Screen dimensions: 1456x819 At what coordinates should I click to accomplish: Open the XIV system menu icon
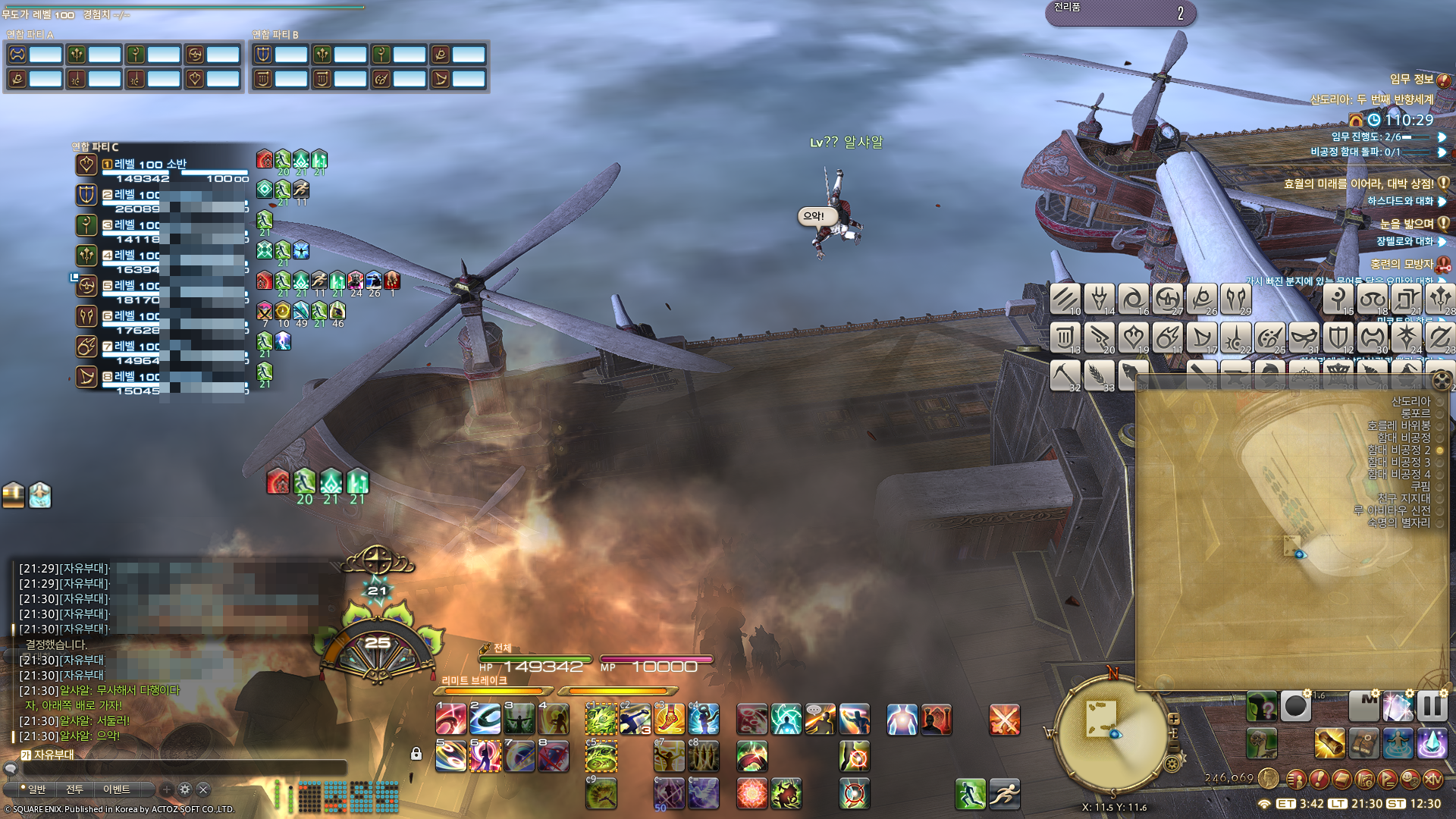1432,779
